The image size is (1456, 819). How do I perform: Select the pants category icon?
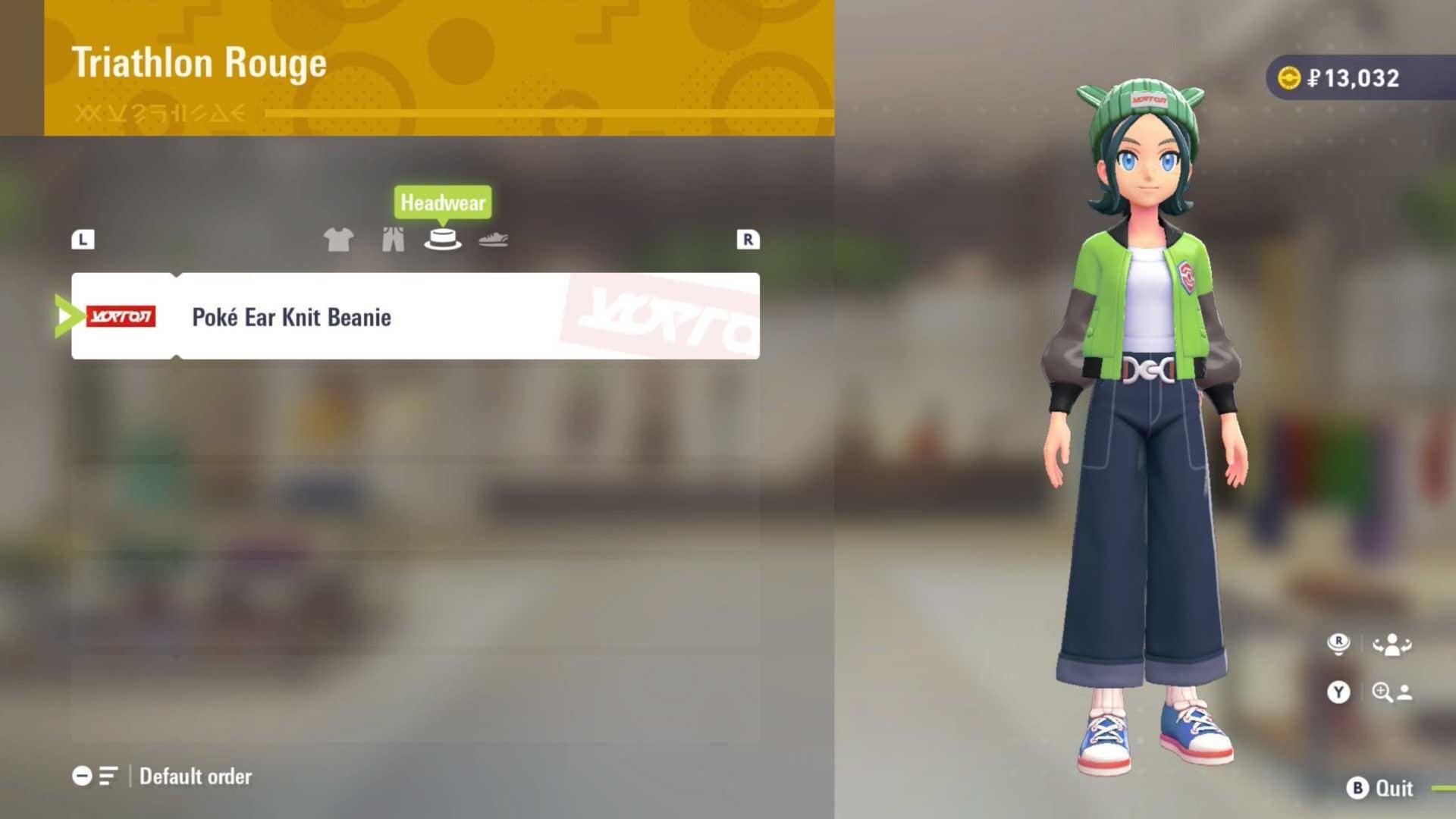(392, 239)
